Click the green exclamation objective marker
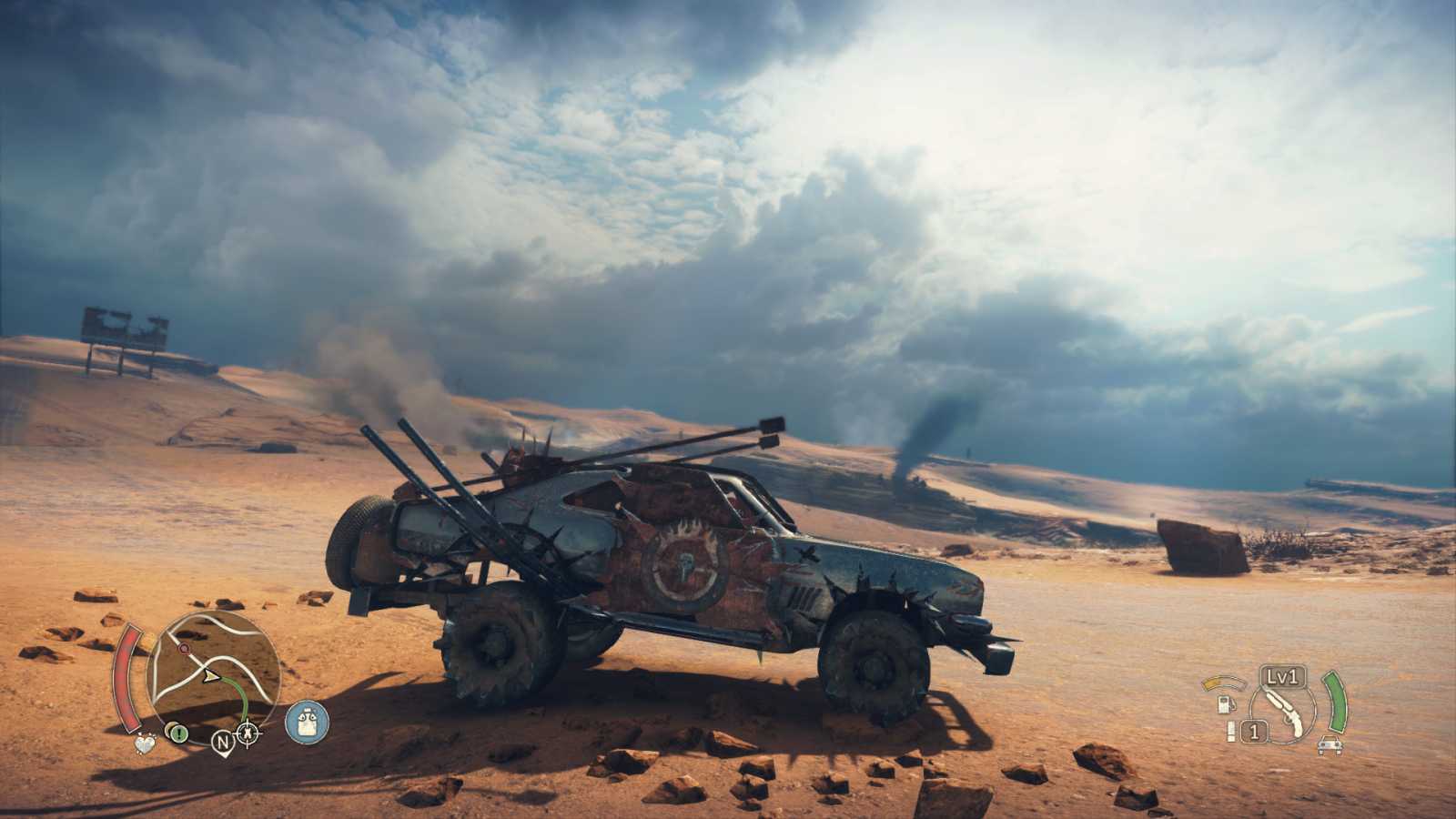Image resolution: width=1456 pixels, height=819 pixels. [x=178, y=733]
